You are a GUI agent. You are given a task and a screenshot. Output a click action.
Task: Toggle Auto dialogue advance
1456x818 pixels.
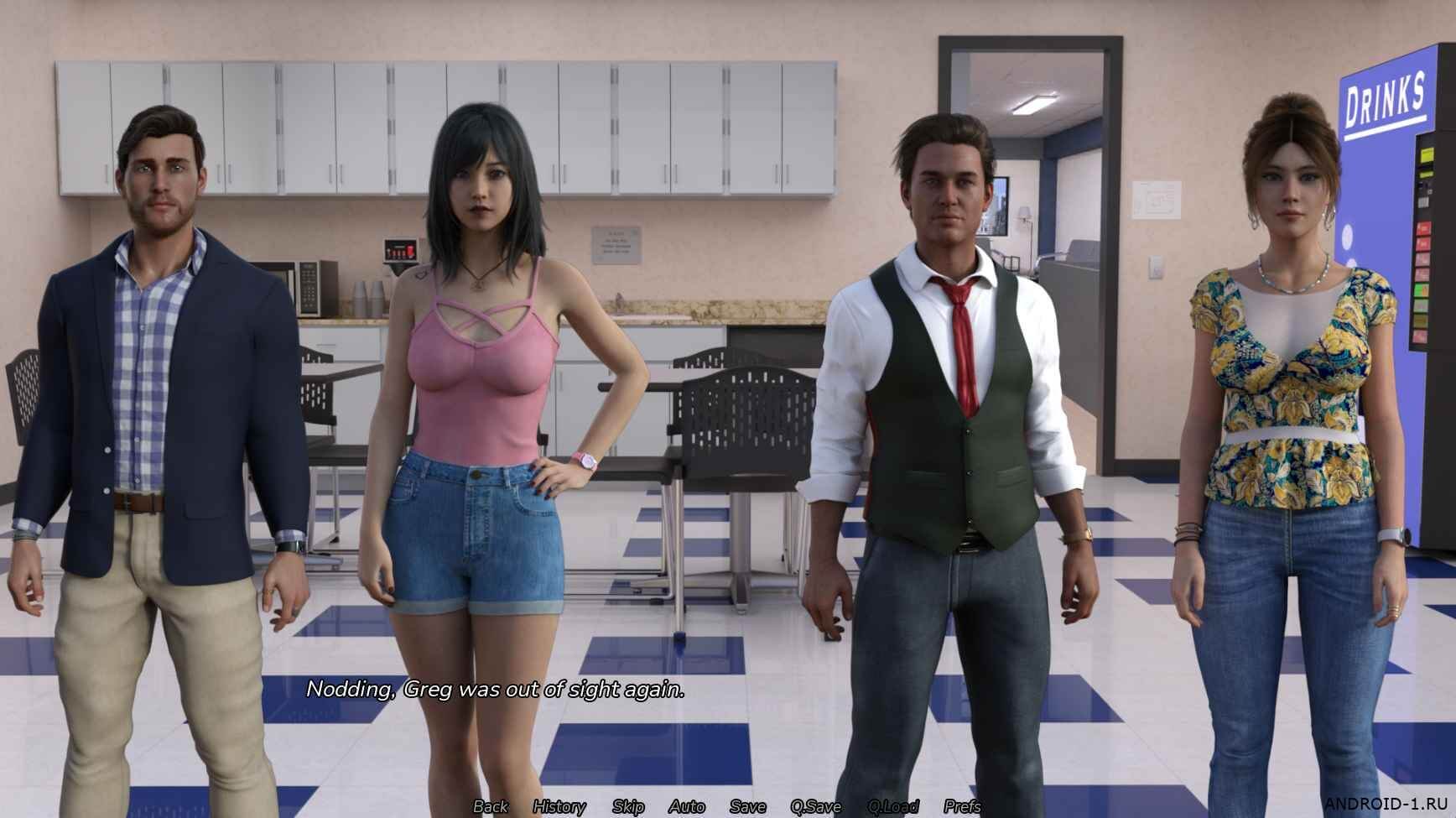pyautogui.click(x=687, y=806)
